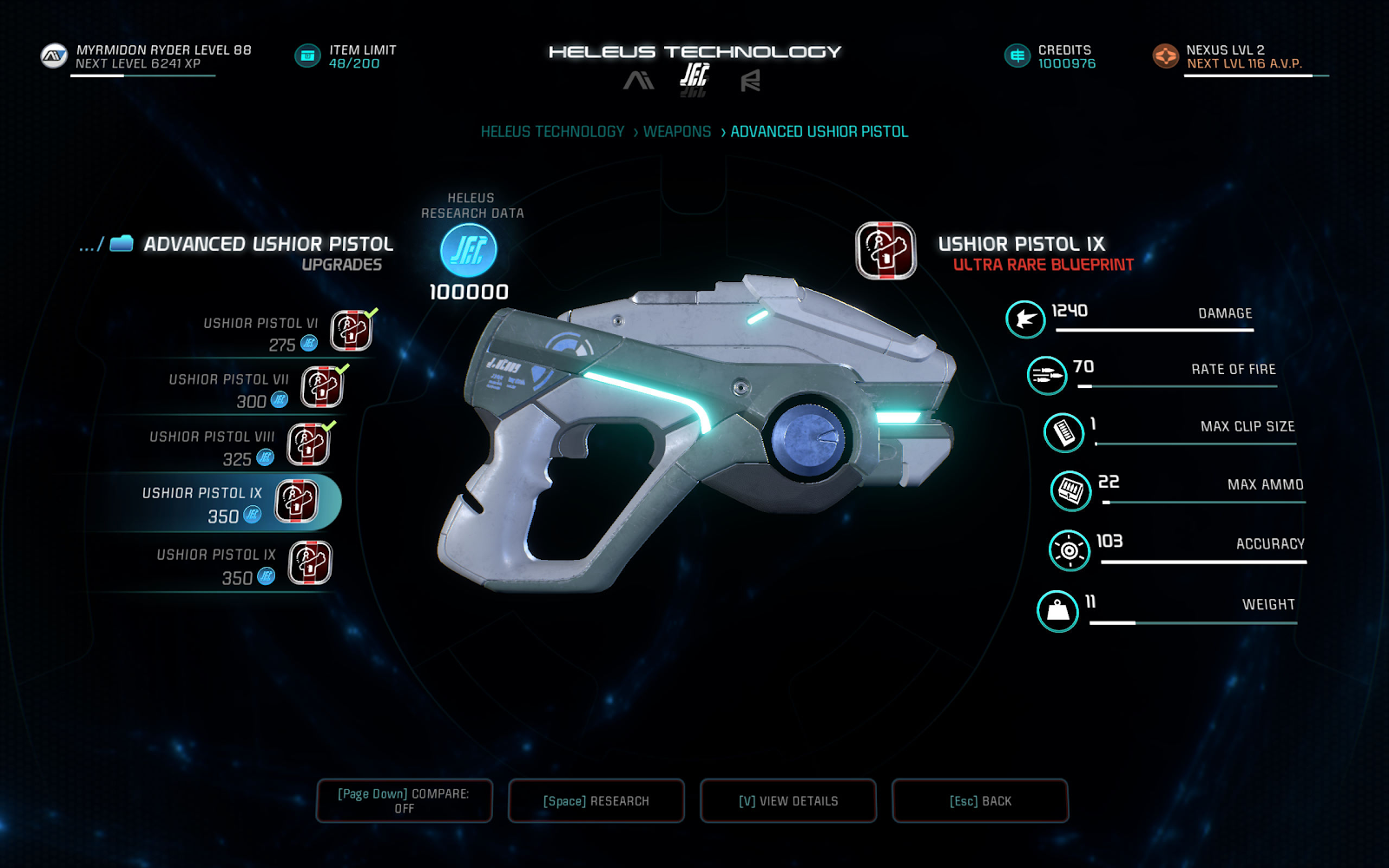
Task: Switch to the Milky Way technology tab
Action: (639, 81)
